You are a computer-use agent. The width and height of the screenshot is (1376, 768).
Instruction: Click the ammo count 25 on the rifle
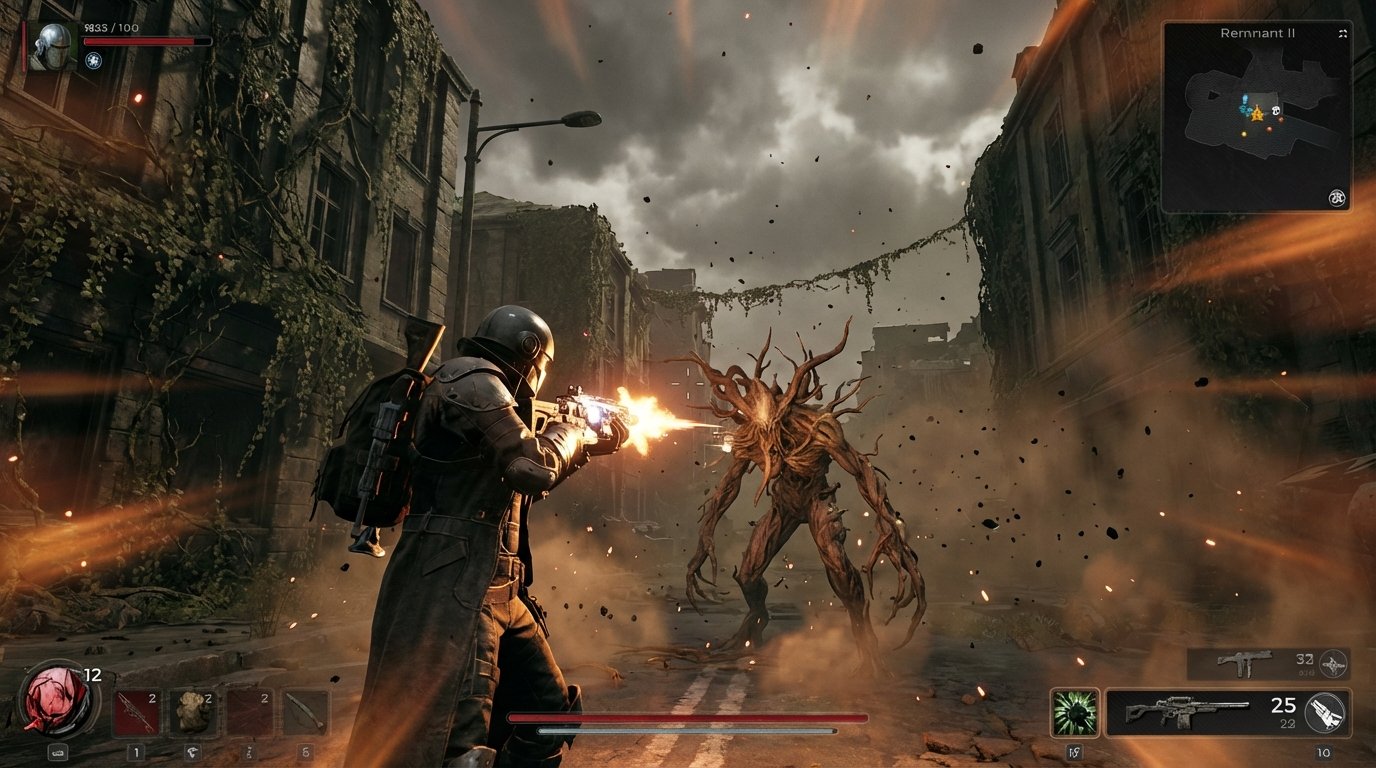point(1283,704)
